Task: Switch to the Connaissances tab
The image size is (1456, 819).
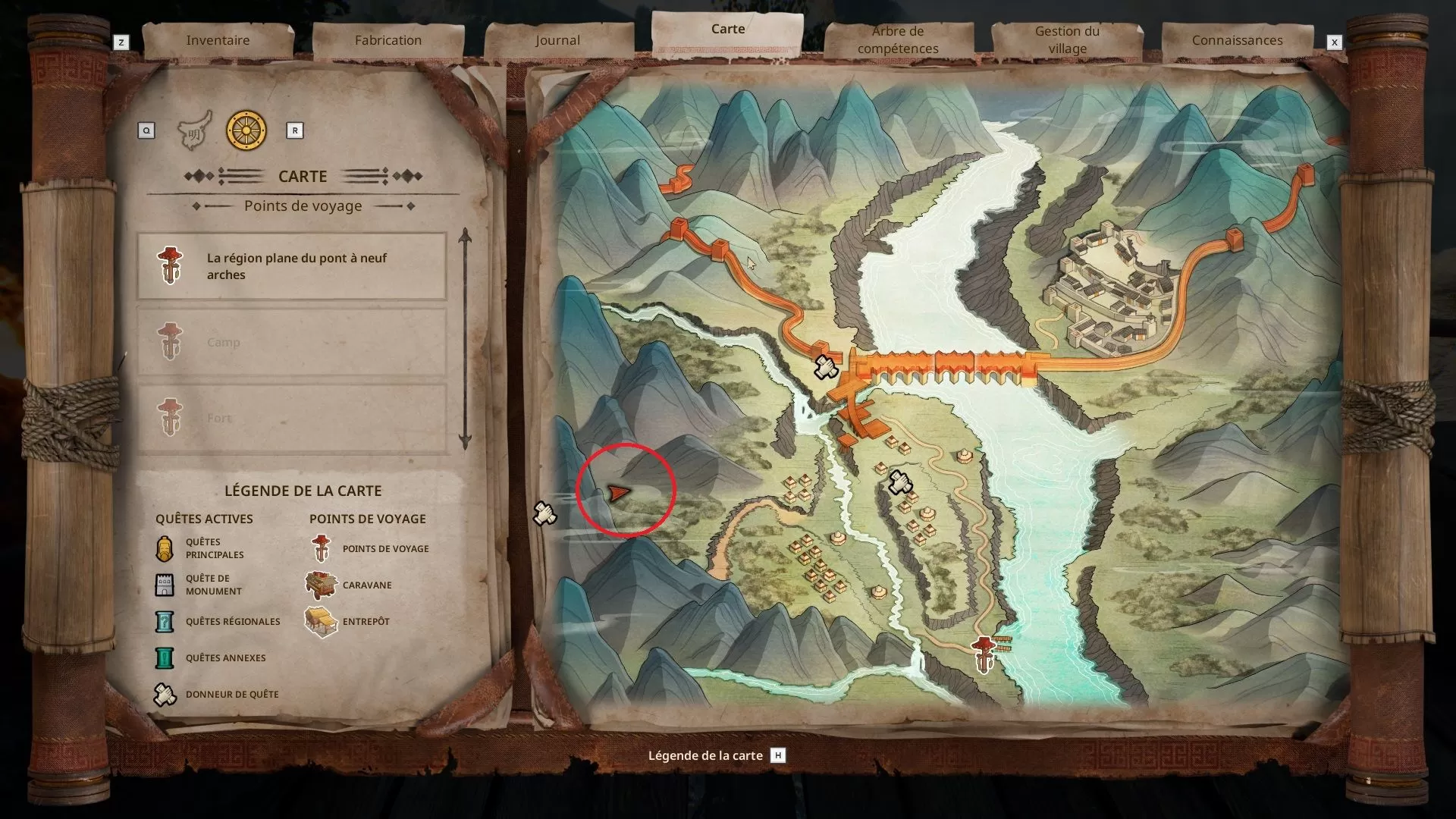Action: click(1237, 40)
